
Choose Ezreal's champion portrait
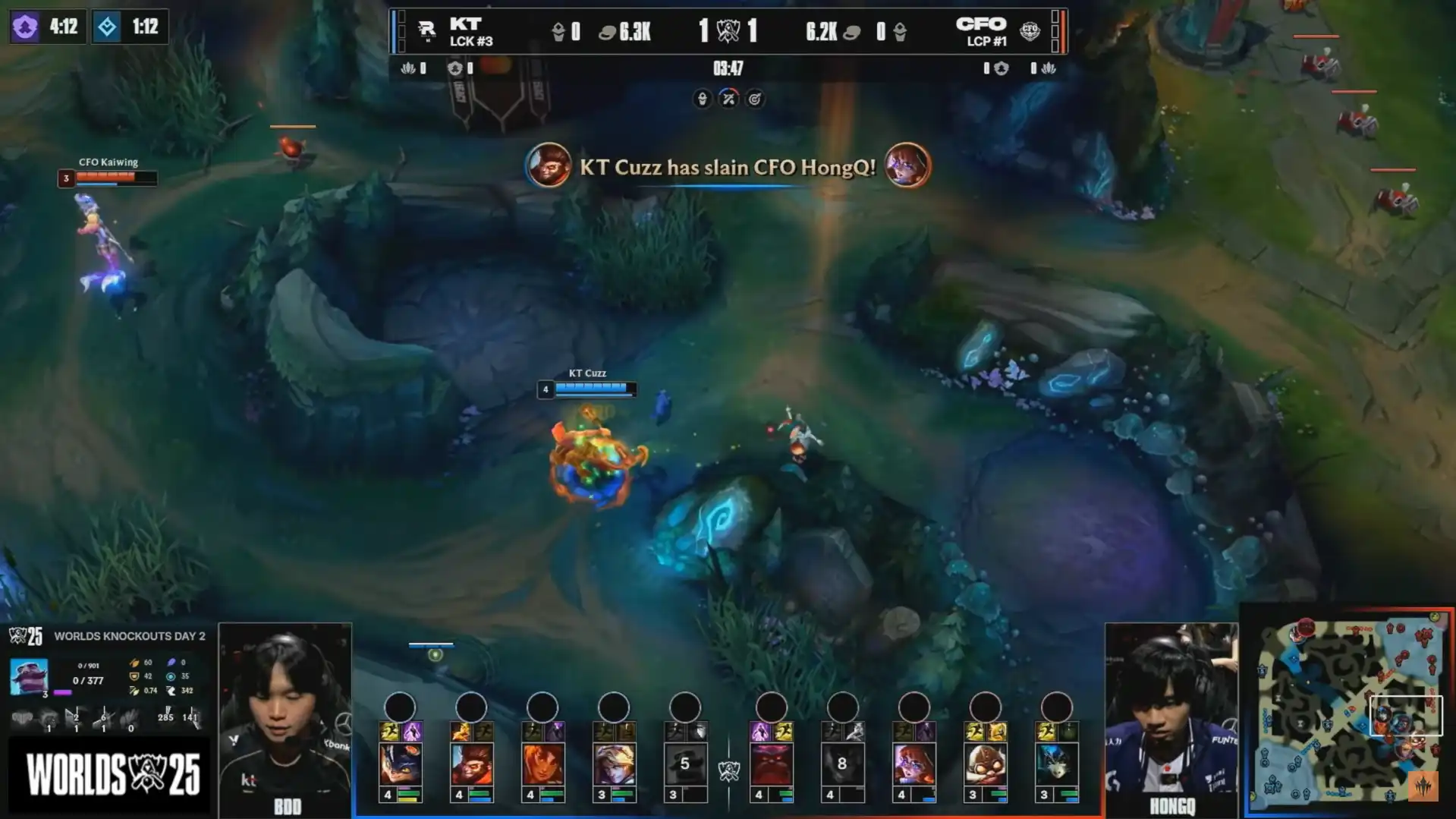tap(614, 763)
